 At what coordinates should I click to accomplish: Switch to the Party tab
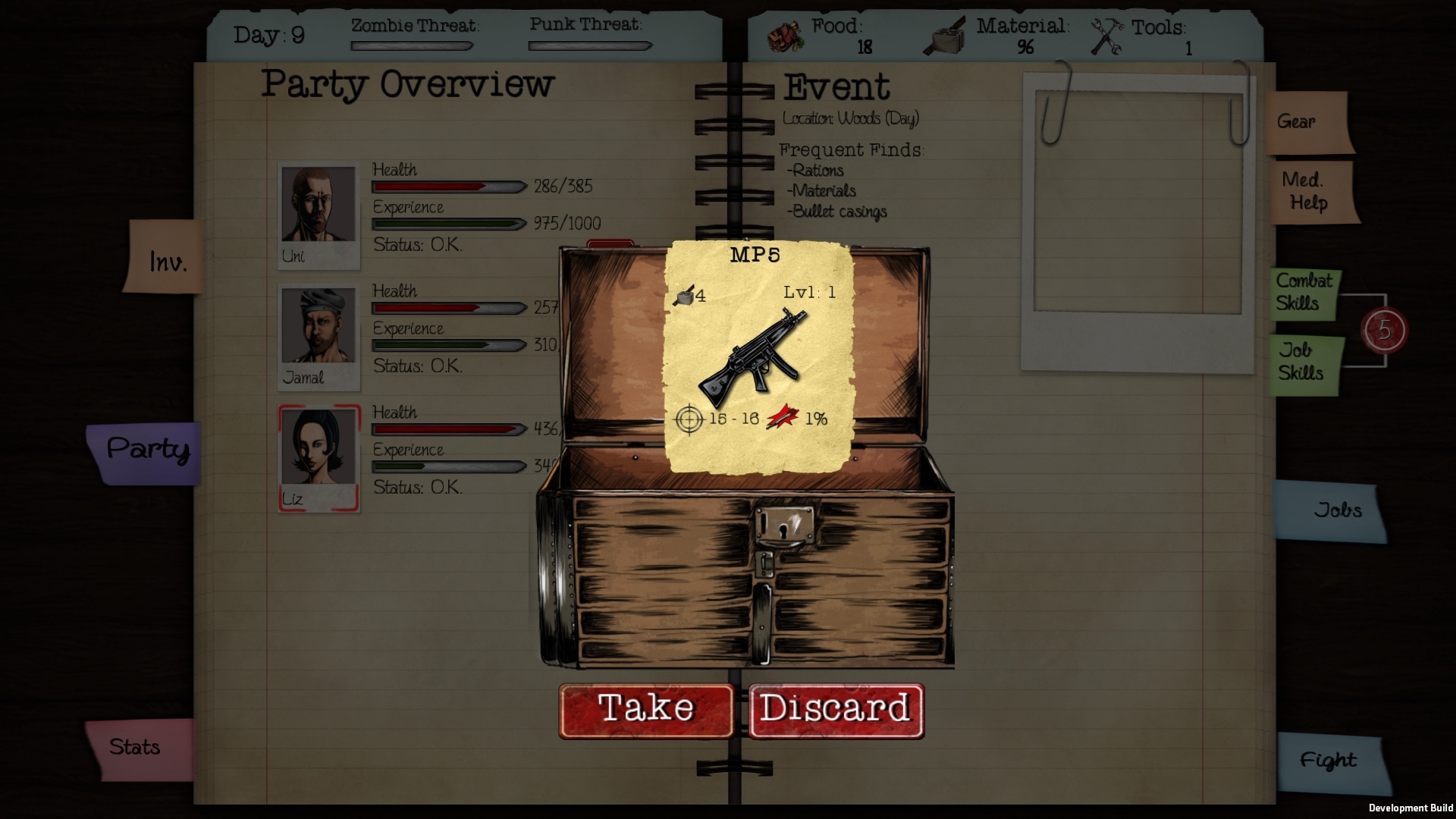(147, 451)
